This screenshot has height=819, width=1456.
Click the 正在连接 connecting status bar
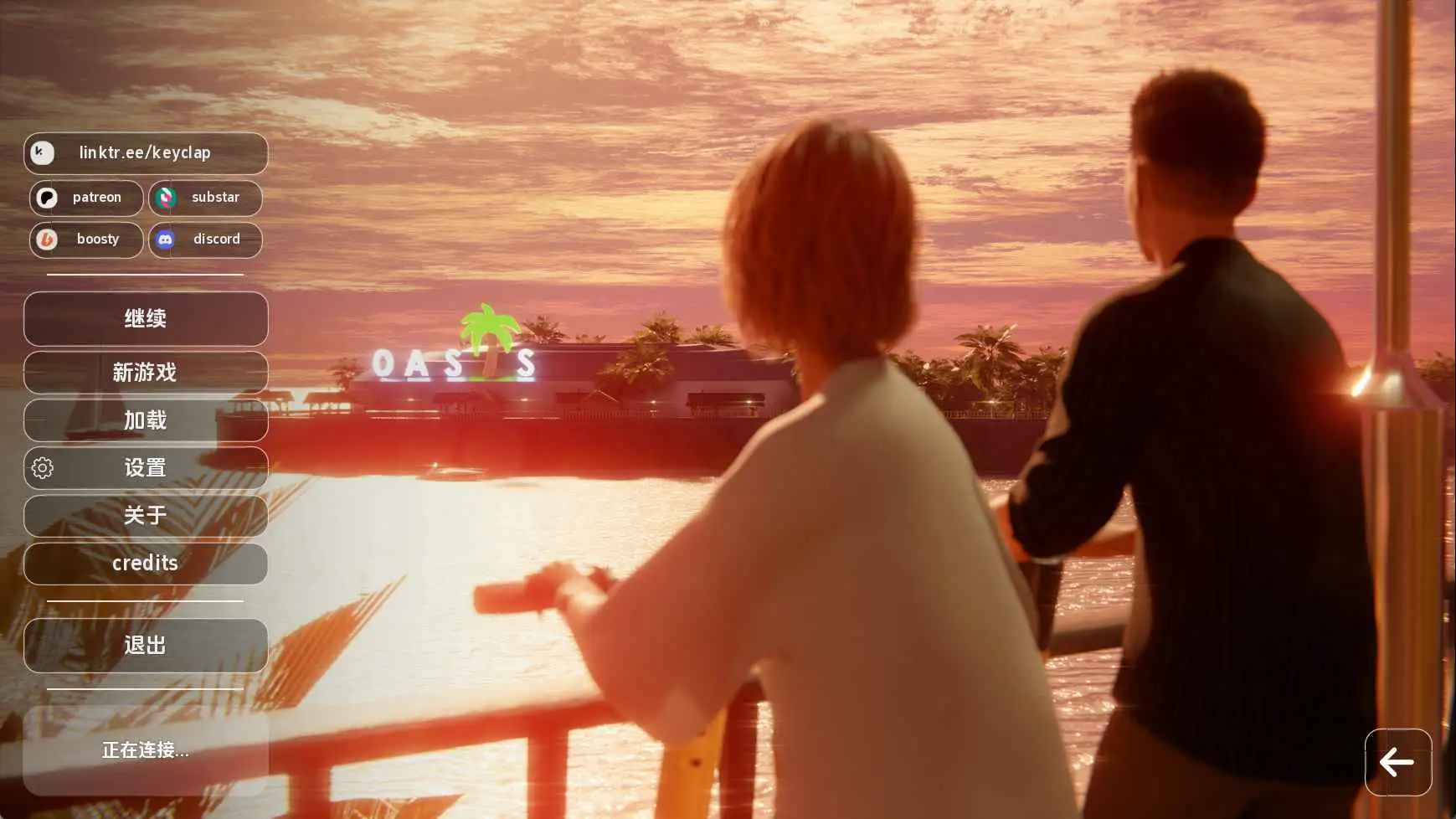pyautogui.click(x=146, y=750)
